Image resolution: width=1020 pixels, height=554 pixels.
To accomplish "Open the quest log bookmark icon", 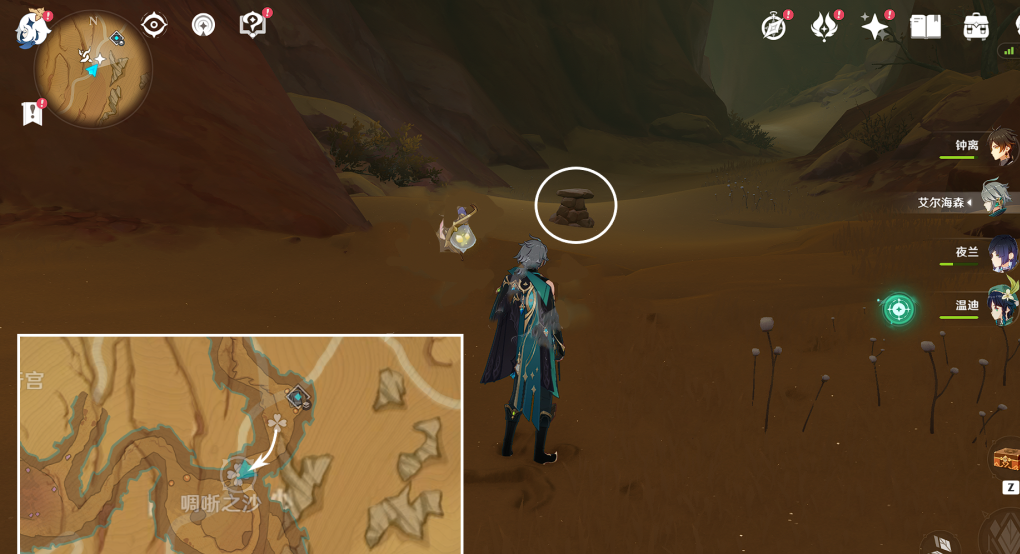I will pyautogui.click(x=32, y=113).
